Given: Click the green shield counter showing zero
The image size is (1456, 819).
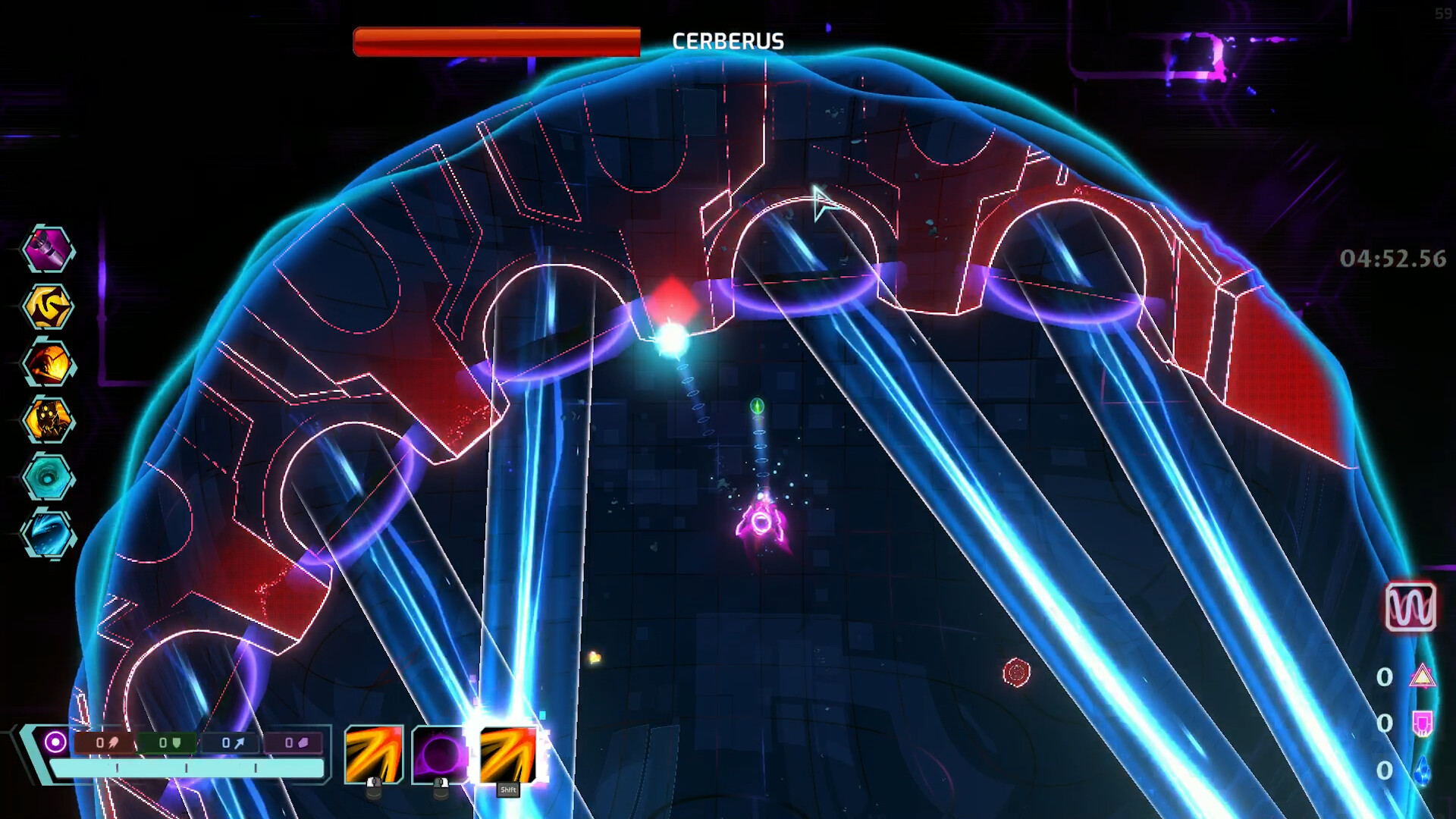Looking at the screenshot, I should click(x=166, y=743).
